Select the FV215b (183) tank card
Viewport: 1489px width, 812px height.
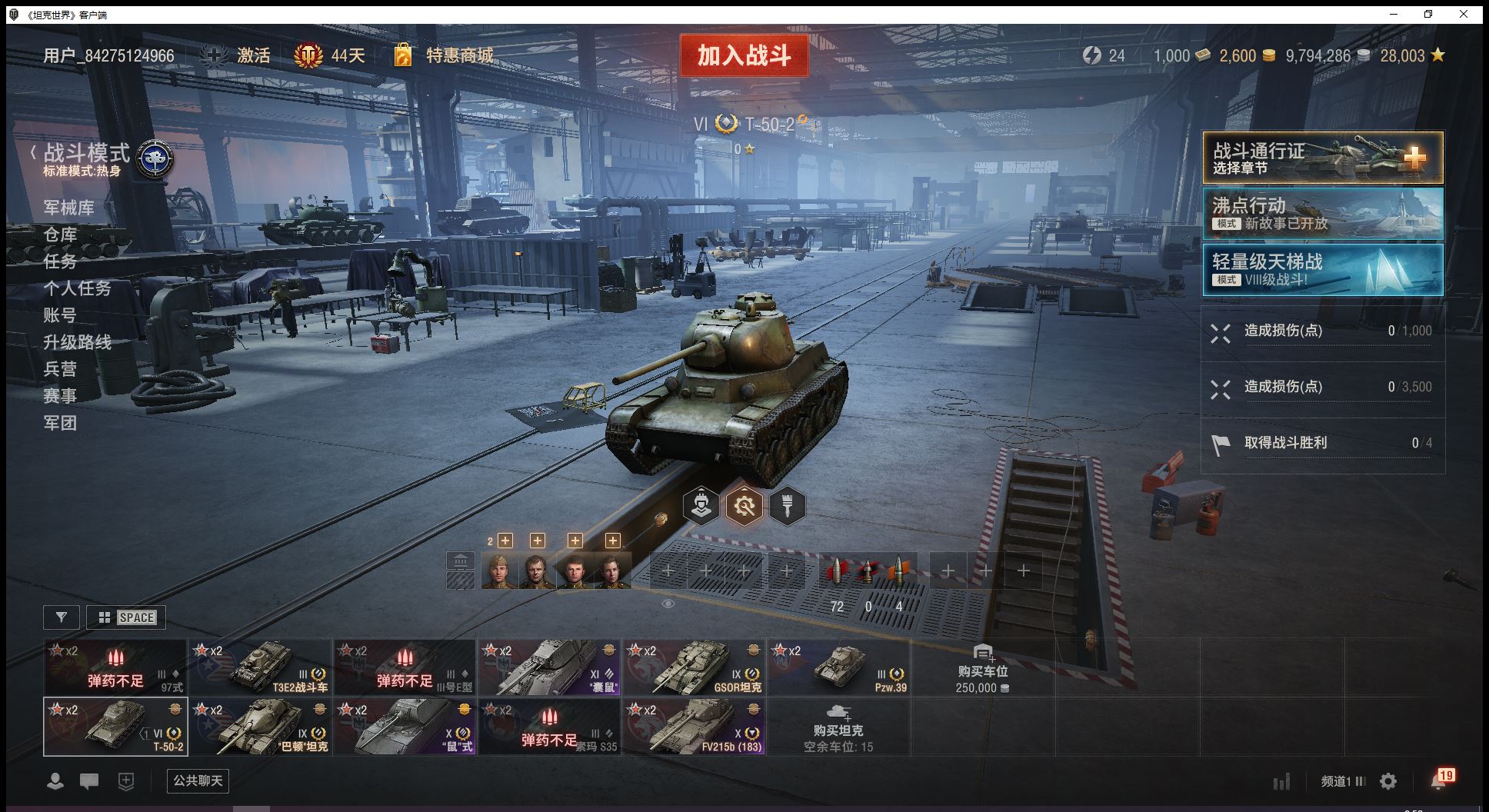click(694, 727)
